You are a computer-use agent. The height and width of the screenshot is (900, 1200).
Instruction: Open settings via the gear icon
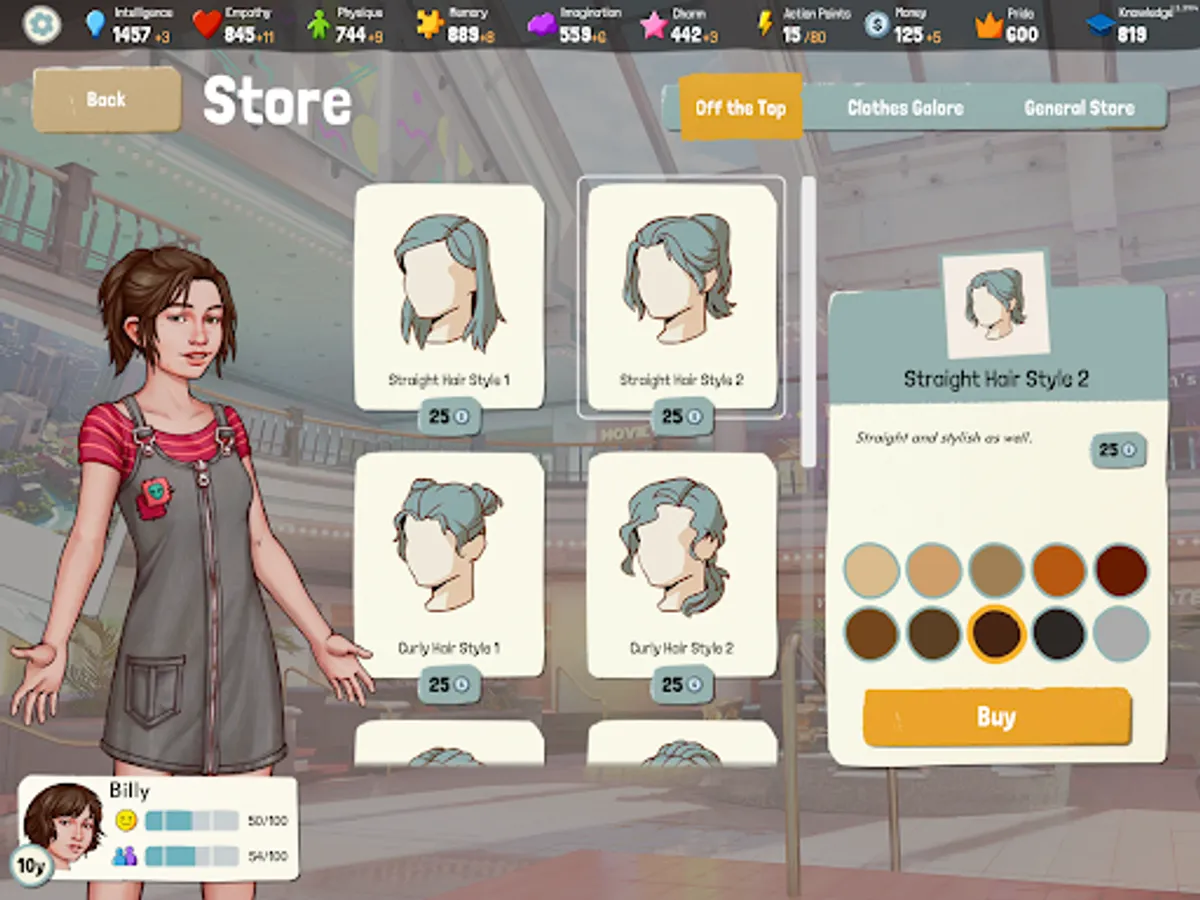[x=41, y=25]
